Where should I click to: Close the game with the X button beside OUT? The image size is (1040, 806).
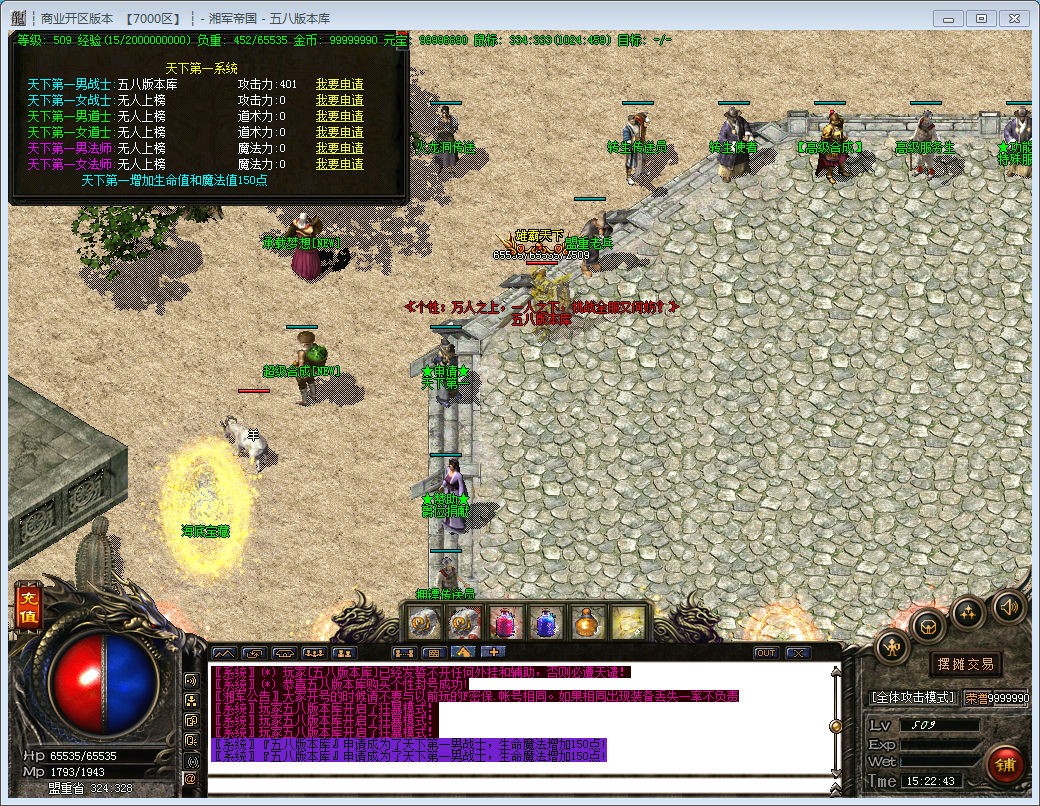(x=797, y=653)
